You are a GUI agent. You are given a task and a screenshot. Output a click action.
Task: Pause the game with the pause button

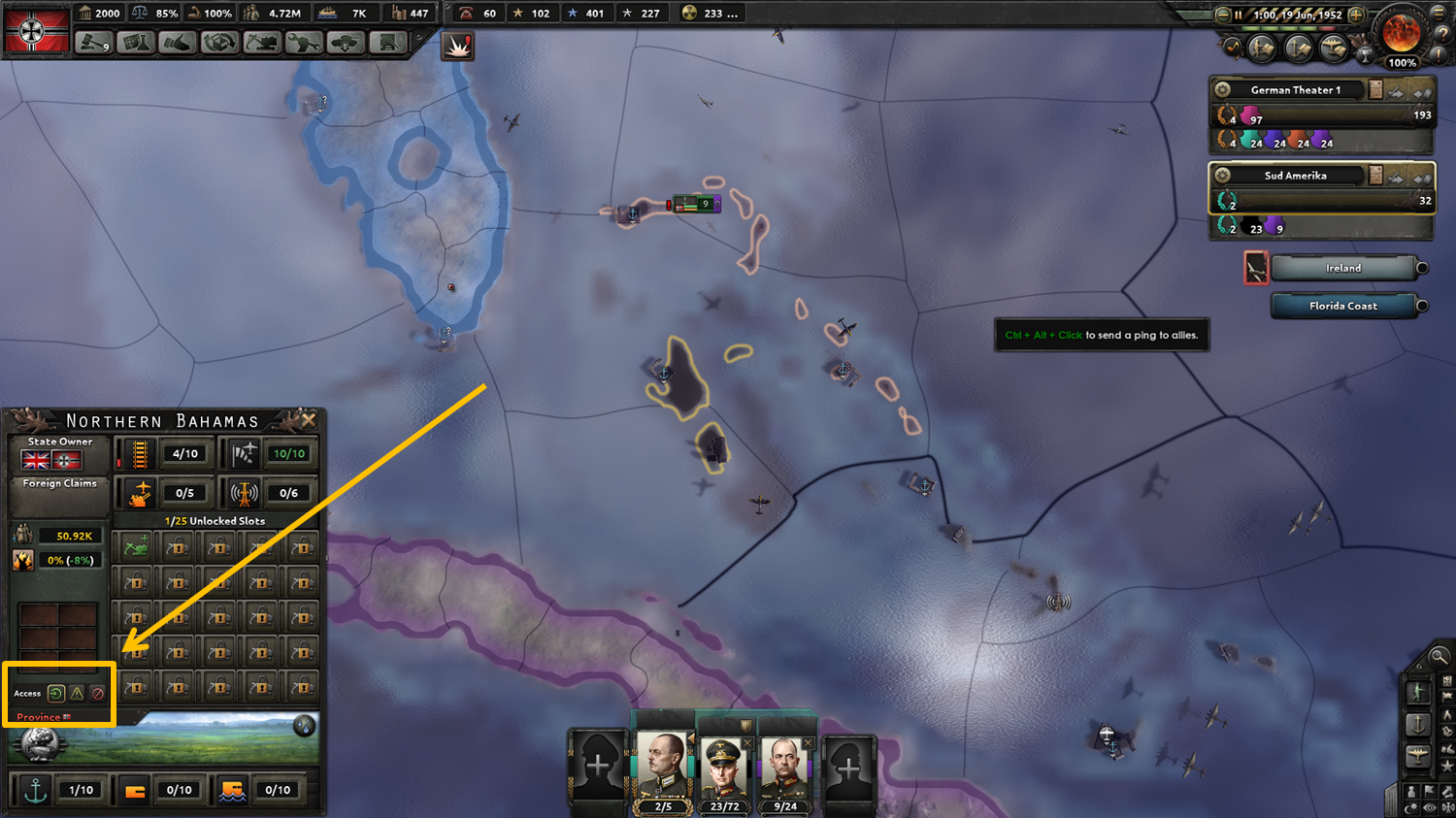1240,15
